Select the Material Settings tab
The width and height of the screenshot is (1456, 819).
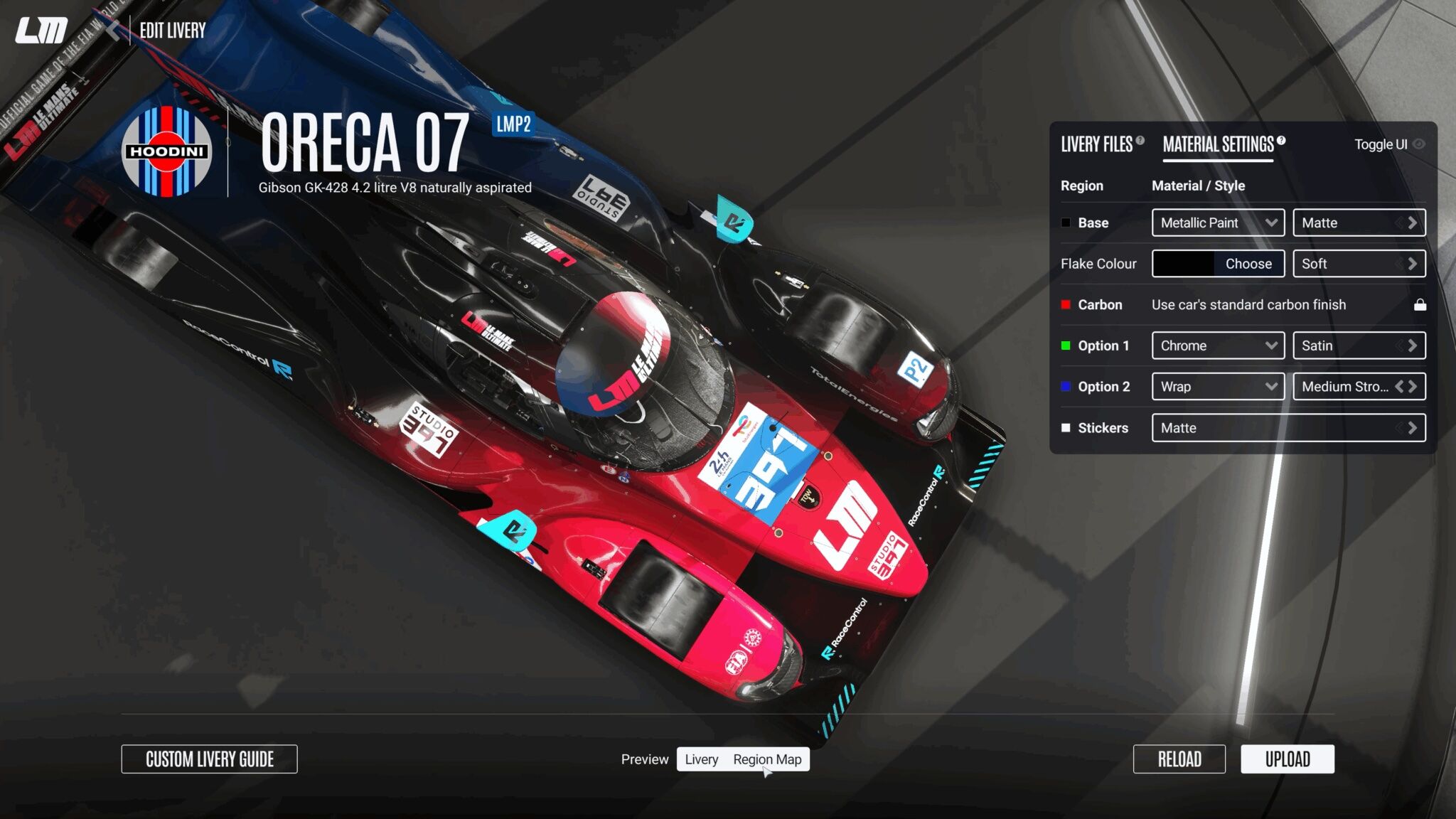(x=1217, y=144)
